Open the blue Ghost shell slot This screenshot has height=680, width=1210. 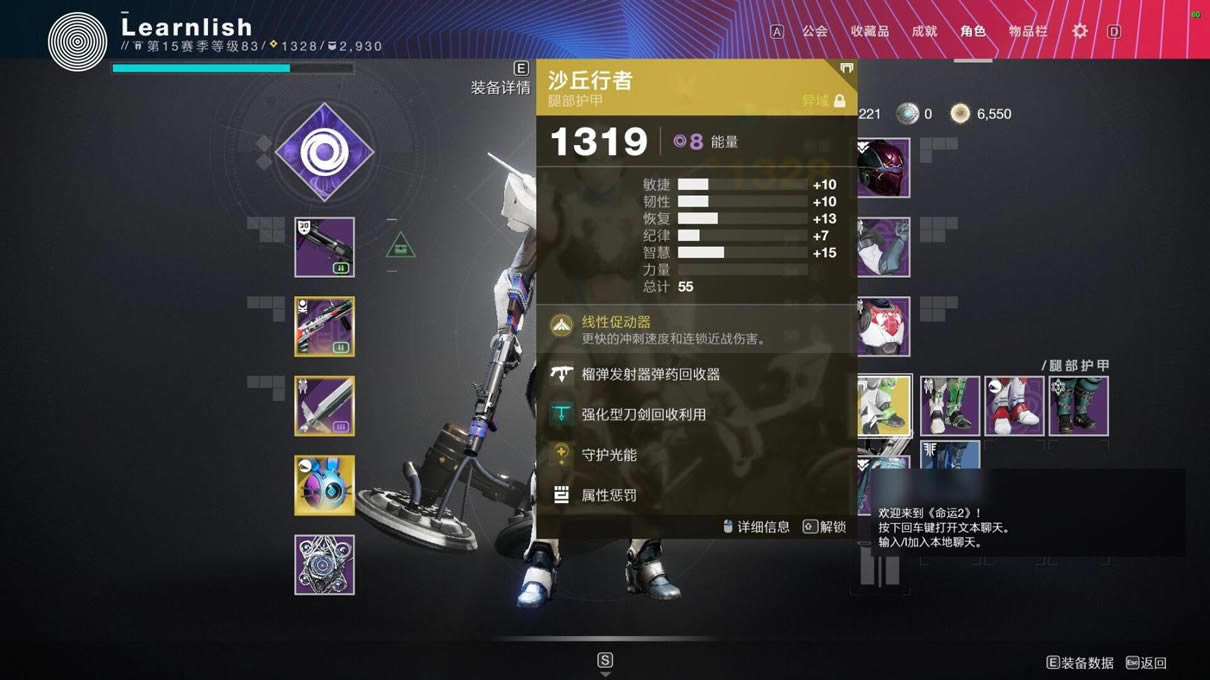pyautogui.click(x=324, y=485)
